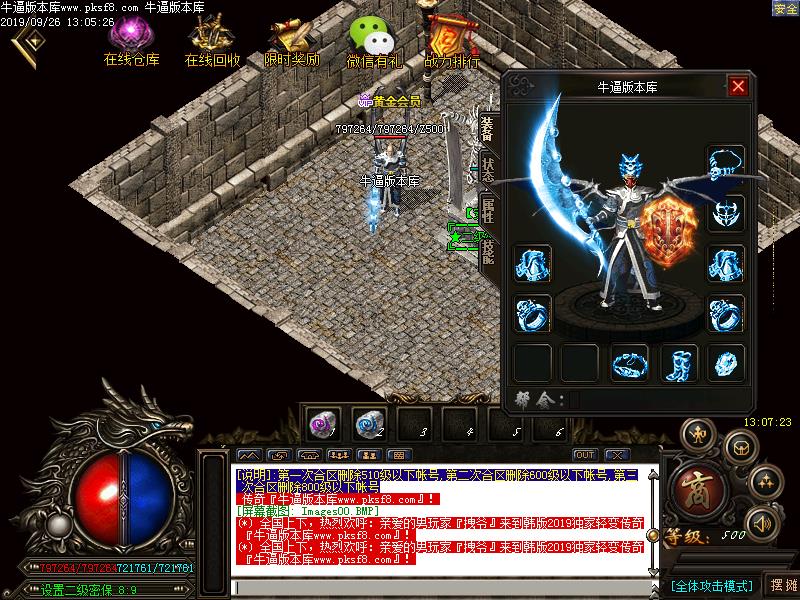View the 战力排行 power ranking
800x600 pixels.
tap(451, 41)
